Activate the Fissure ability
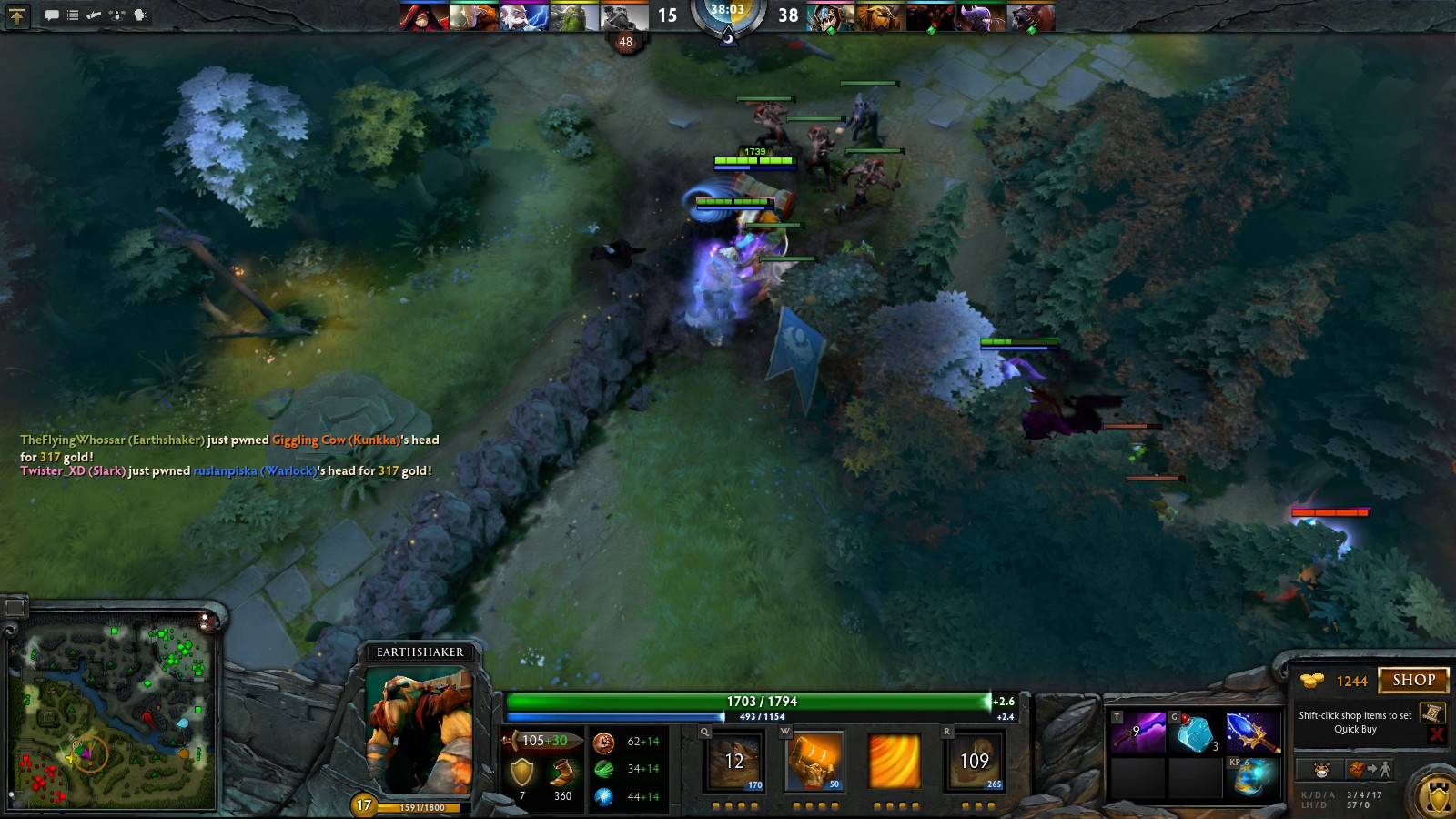 pos(734,762)
